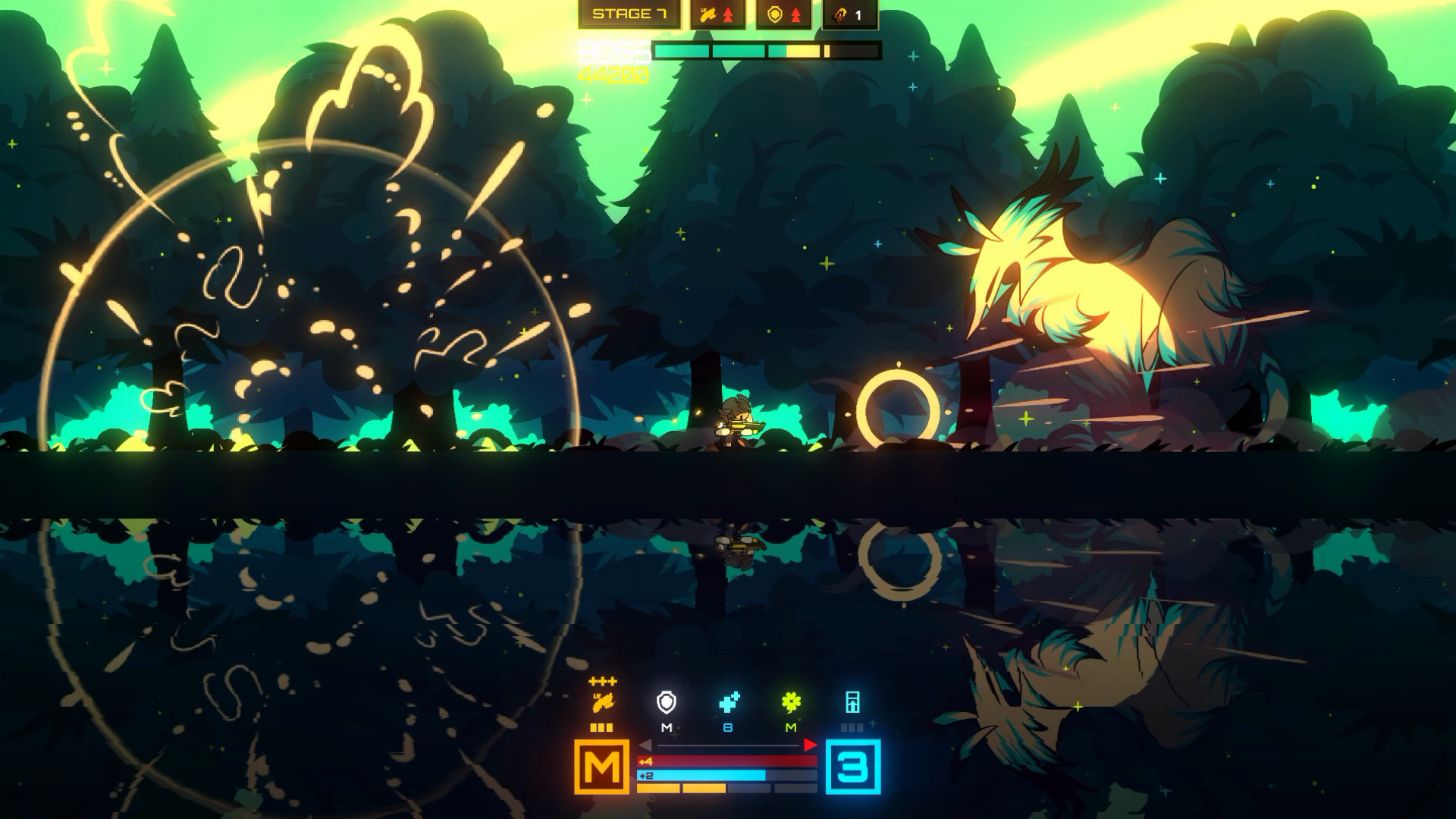Expand the STAGE 7 banner panel

pyautogui.click(x=629, y=13)
